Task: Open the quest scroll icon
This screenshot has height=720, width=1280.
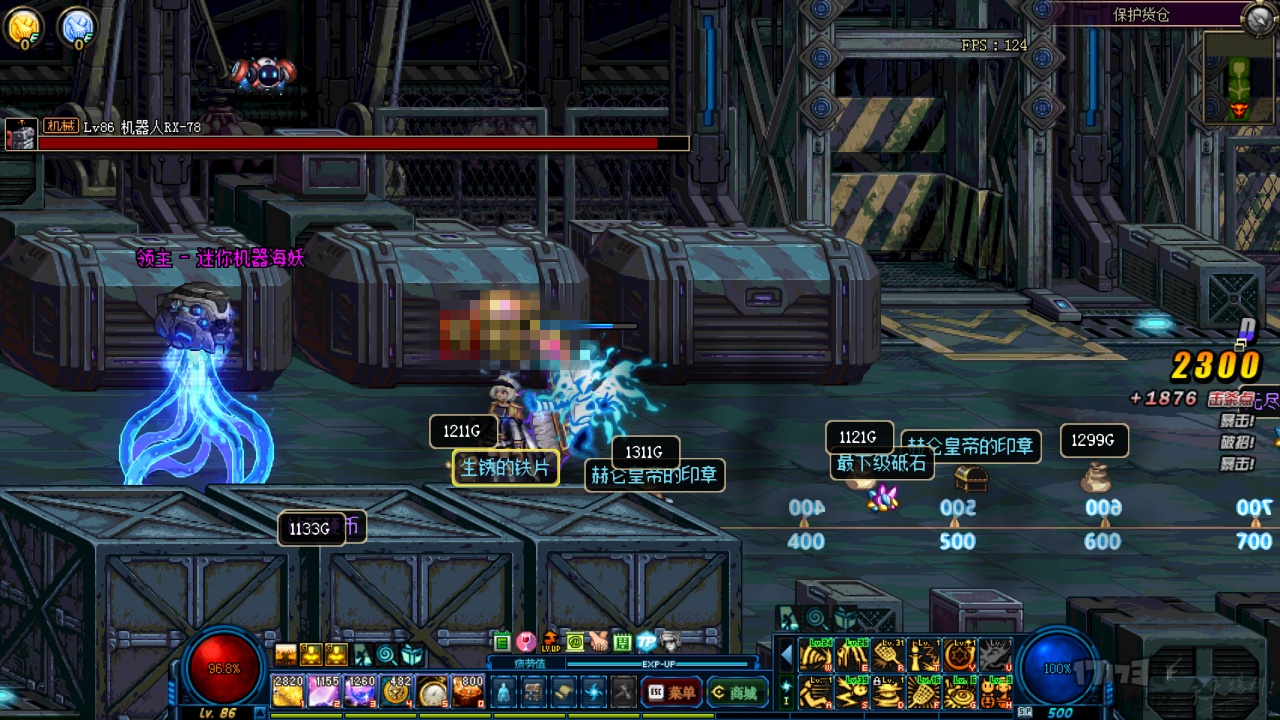Action: point(564,691)
